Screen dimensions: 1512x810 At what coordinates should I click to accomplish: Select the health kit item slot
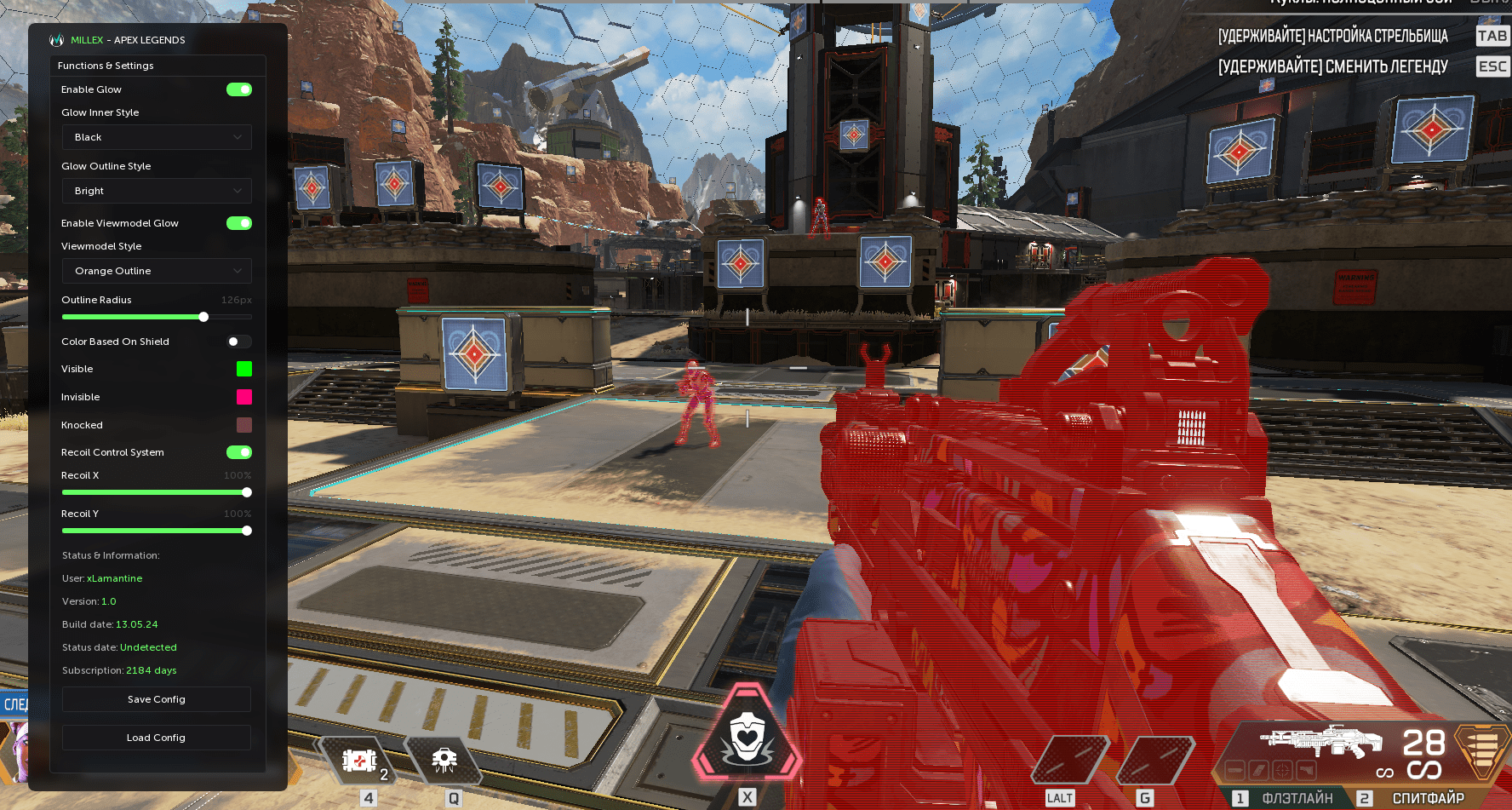pos(359,761)
